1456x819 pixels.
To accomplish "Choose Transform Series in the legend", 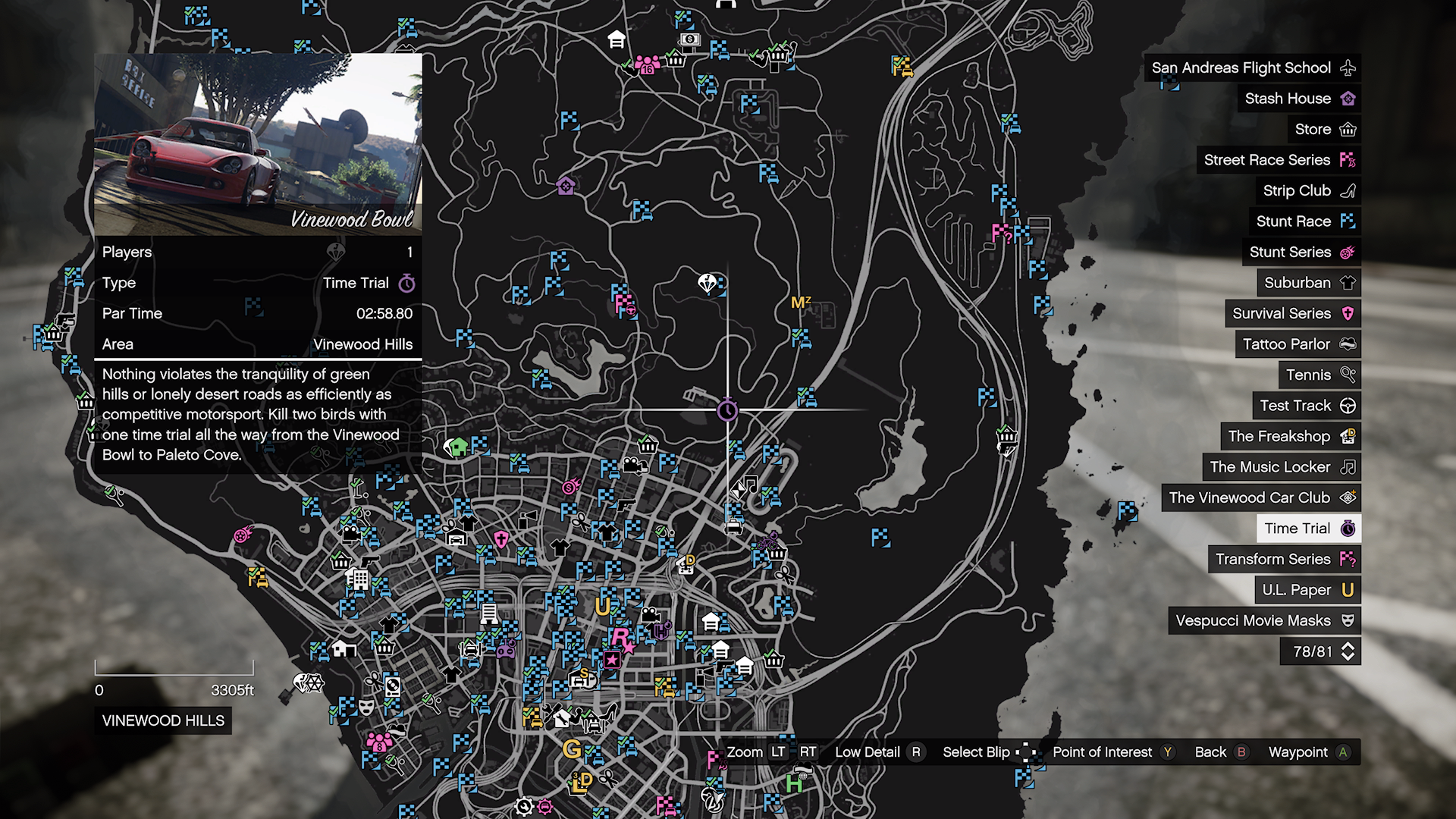I will (x=1284, y=559).
